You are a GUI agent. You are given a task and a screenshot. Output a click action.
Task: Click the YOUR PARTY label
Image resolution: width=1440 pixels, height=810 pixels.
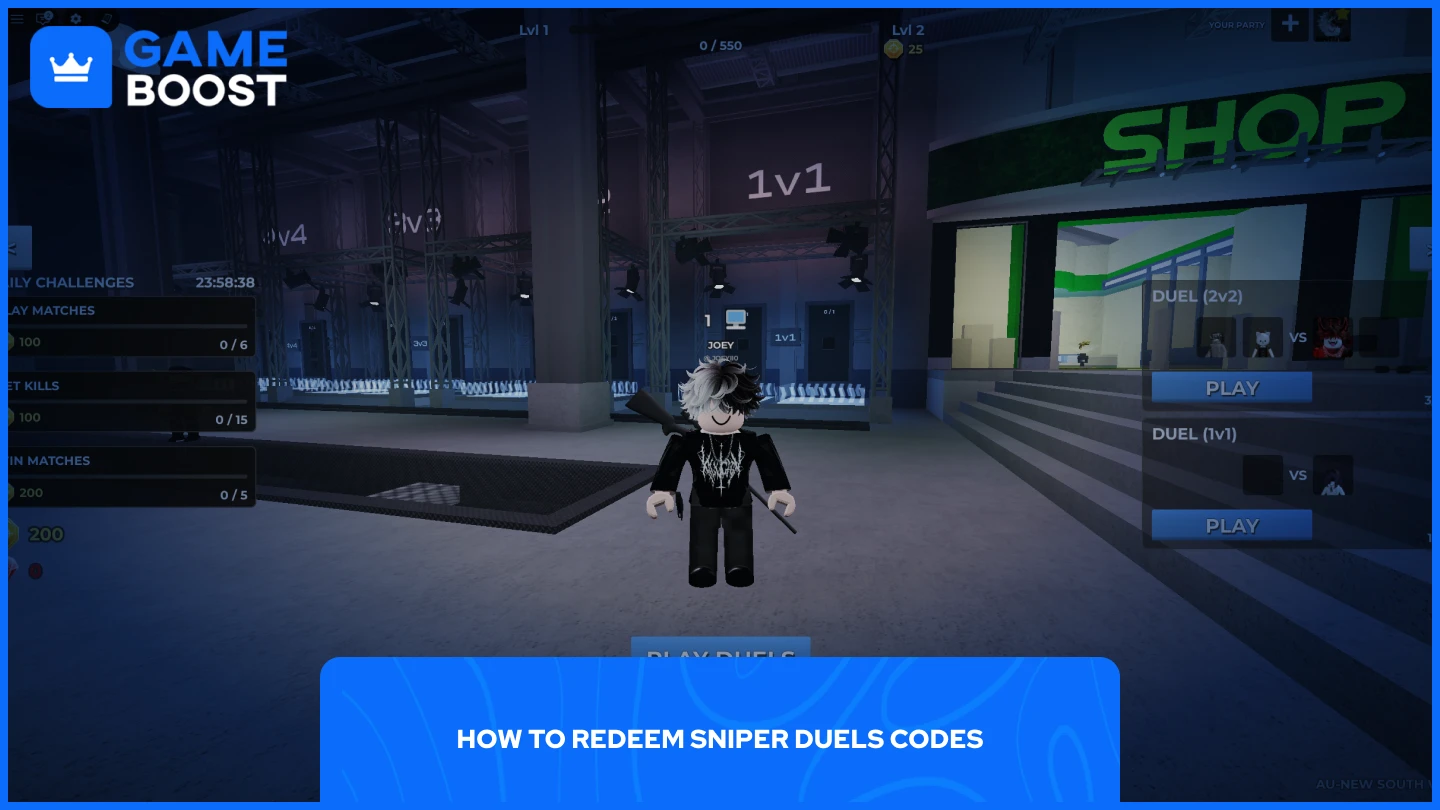coord(1238,24)
